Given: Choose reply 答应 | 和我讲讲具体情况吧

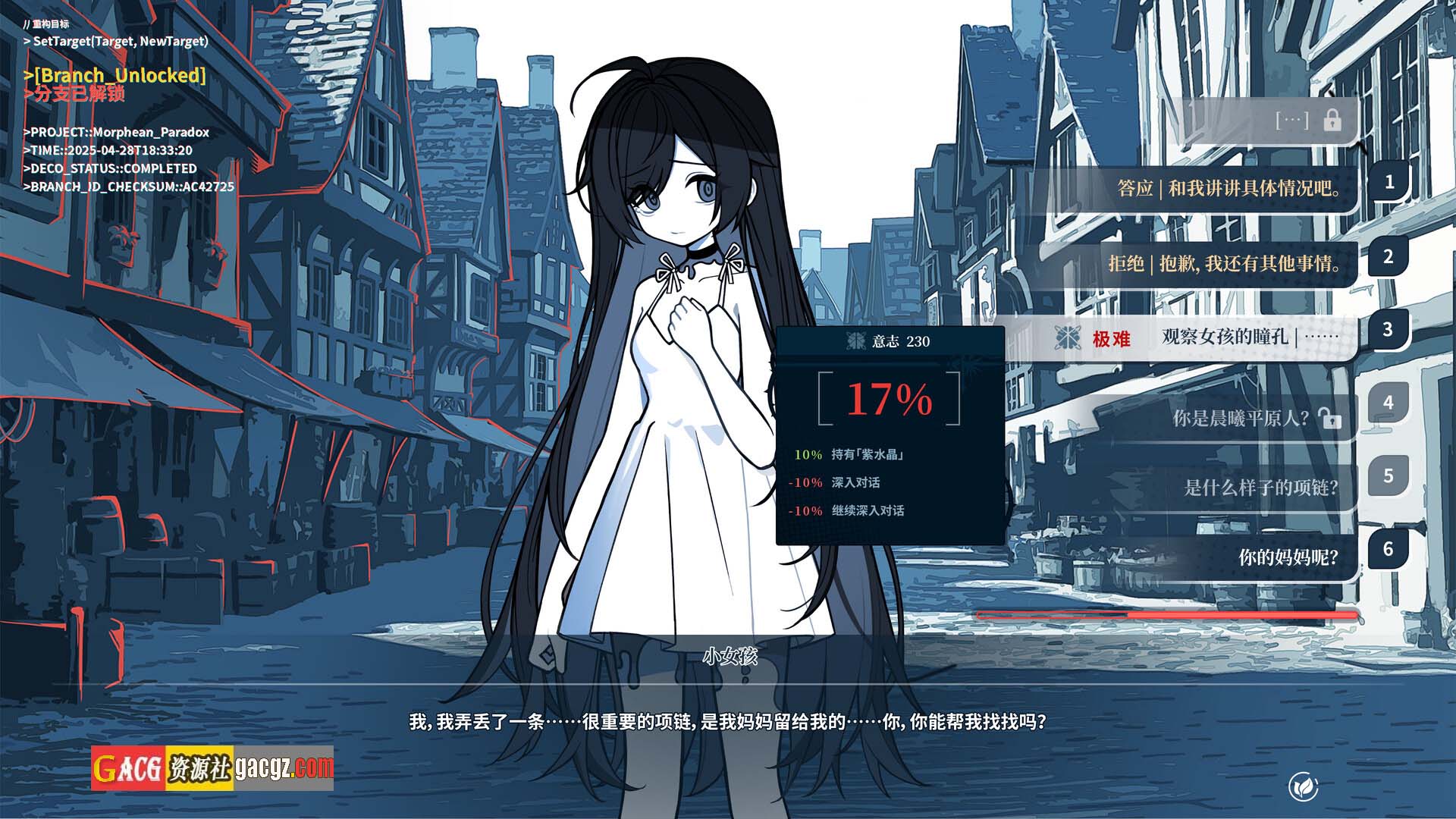Looking at the screenshot, I should 1228,188.
